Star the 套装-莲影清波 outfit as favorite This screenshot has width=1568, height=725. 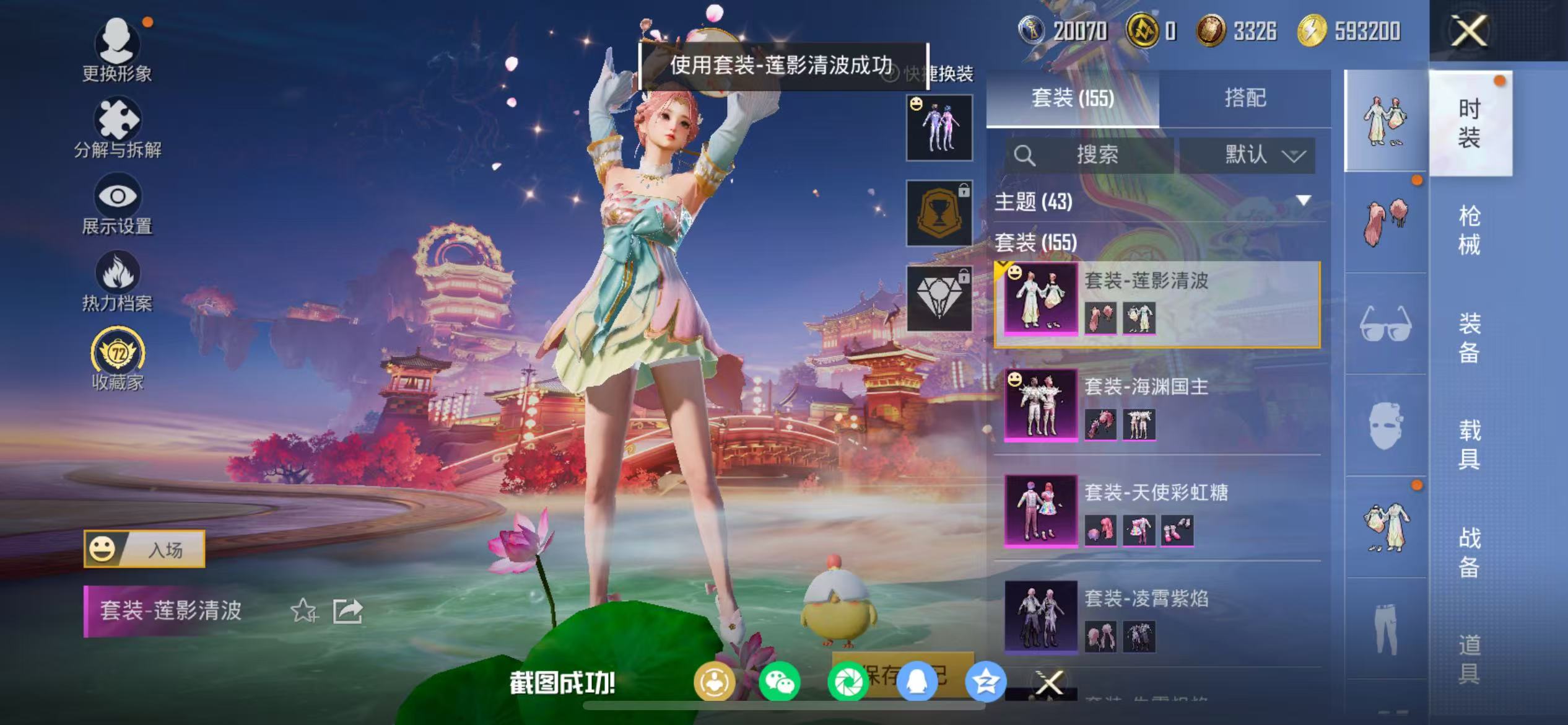coord(303,610)
